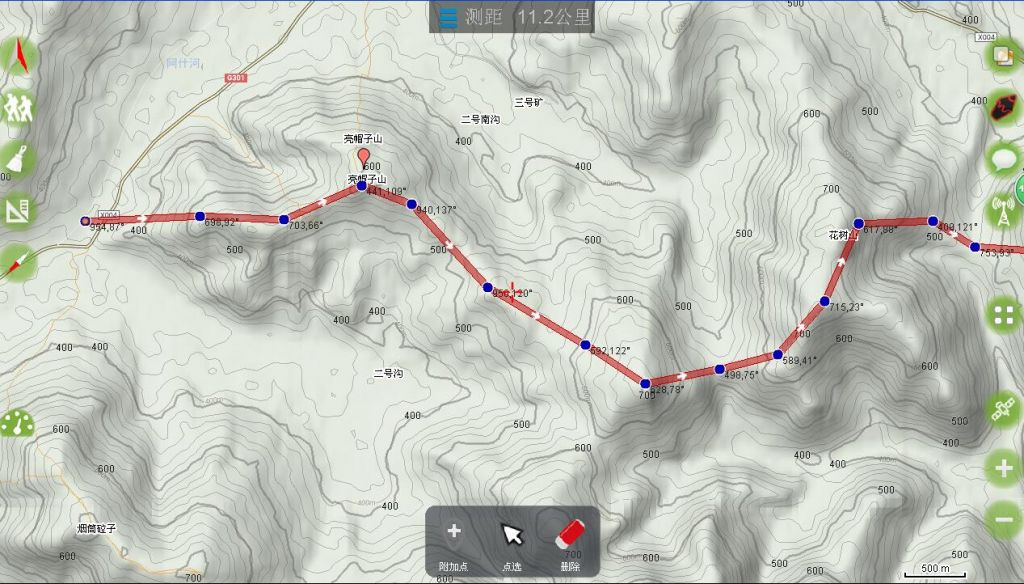The width and height of the screenshot is (1024, 584).
Task: Open the speech bubble chat icon
Action: [x=1002, y=158]
